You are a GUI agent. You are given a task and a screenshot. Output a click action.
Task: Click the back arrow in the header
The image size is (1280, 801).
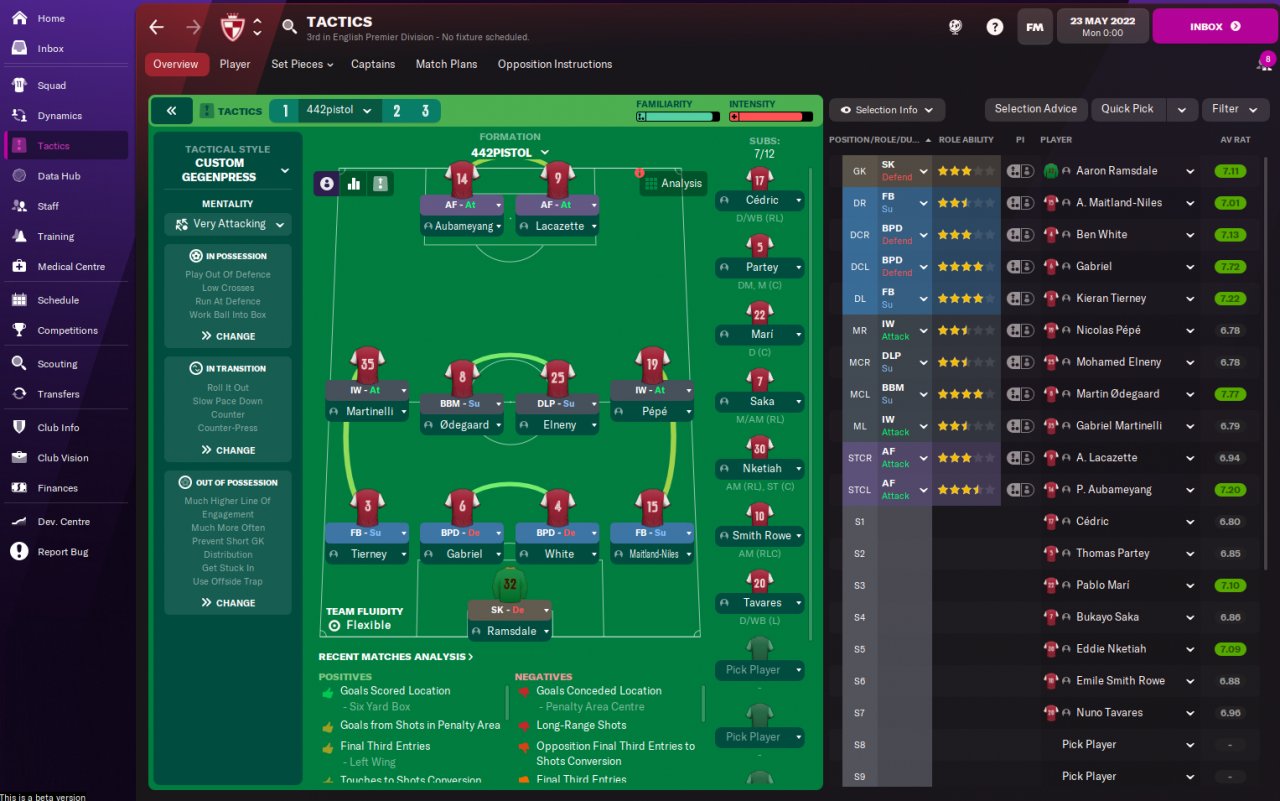156,27
